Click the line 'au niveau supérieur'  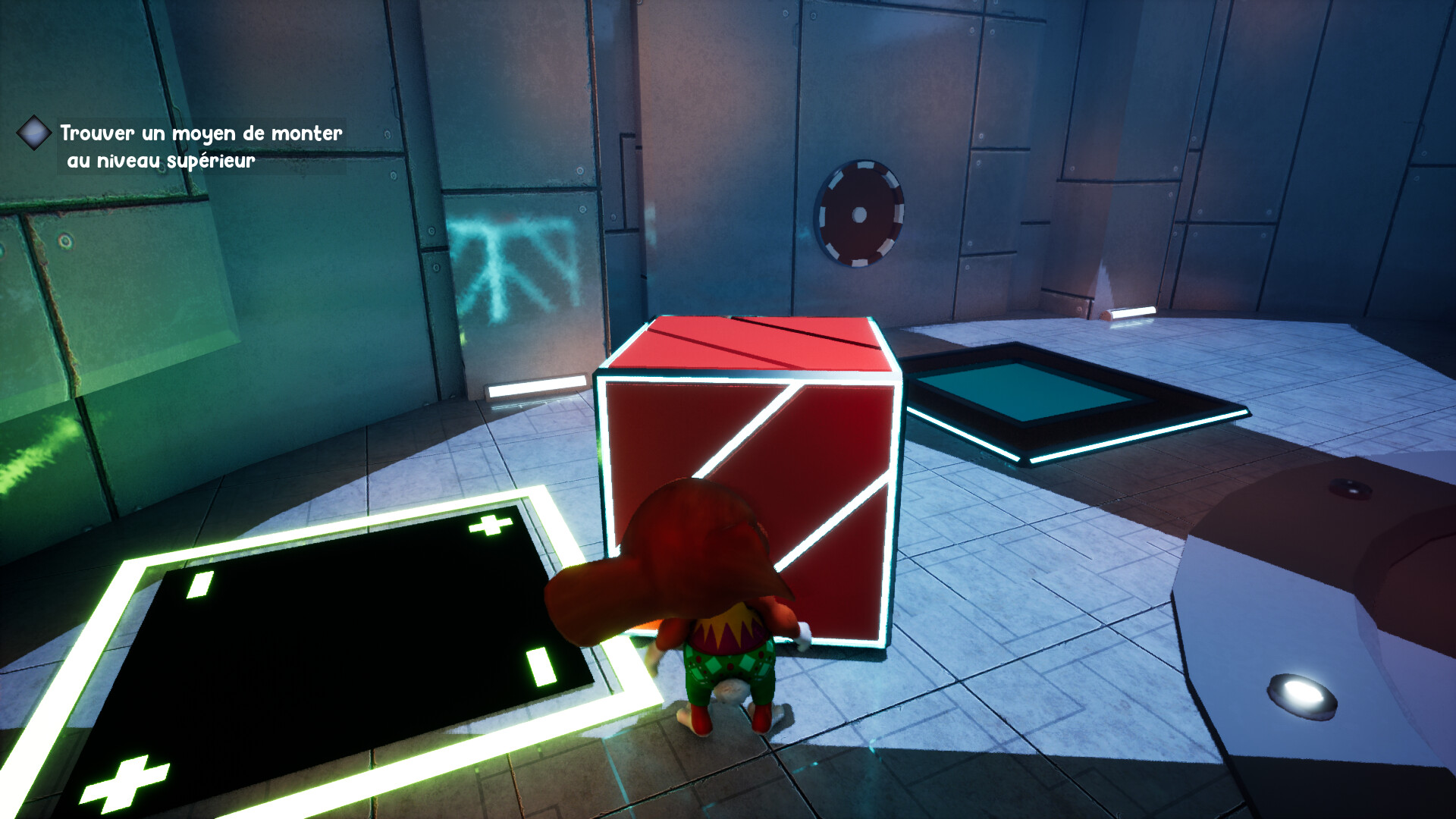162,162
